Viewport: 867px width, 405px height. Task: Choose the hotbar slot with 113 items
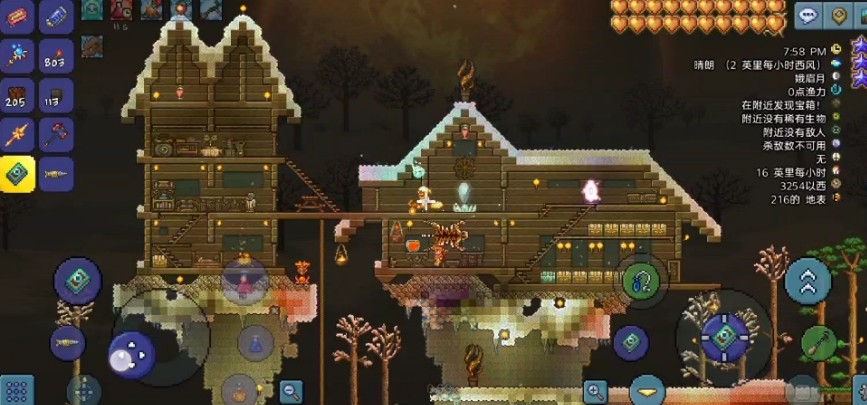pyautogui.click(x=55, y=95)
